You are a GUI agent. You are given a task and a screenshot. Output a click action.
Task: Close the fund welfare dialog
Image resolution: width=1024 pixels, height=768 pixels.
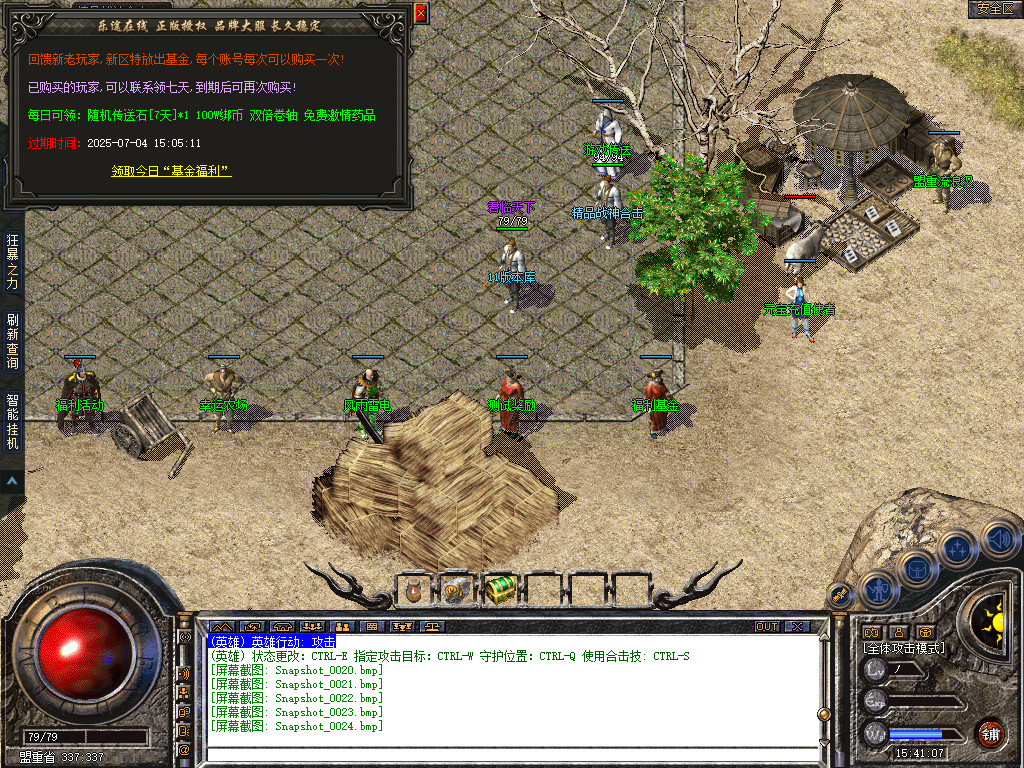click(x=420, y=13)
